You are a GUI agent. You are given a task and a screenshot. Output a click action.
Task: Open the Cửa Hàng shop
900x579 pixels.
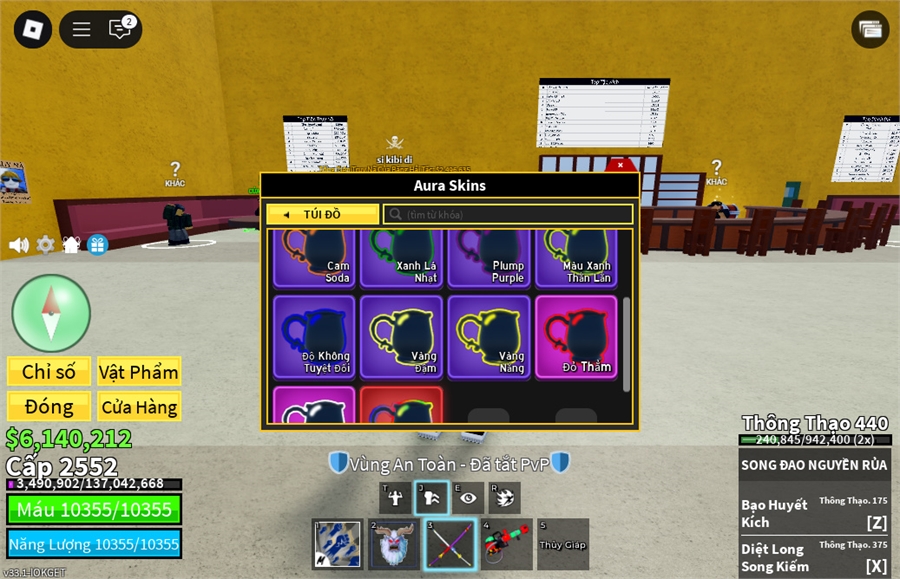(x=139, y=406)
